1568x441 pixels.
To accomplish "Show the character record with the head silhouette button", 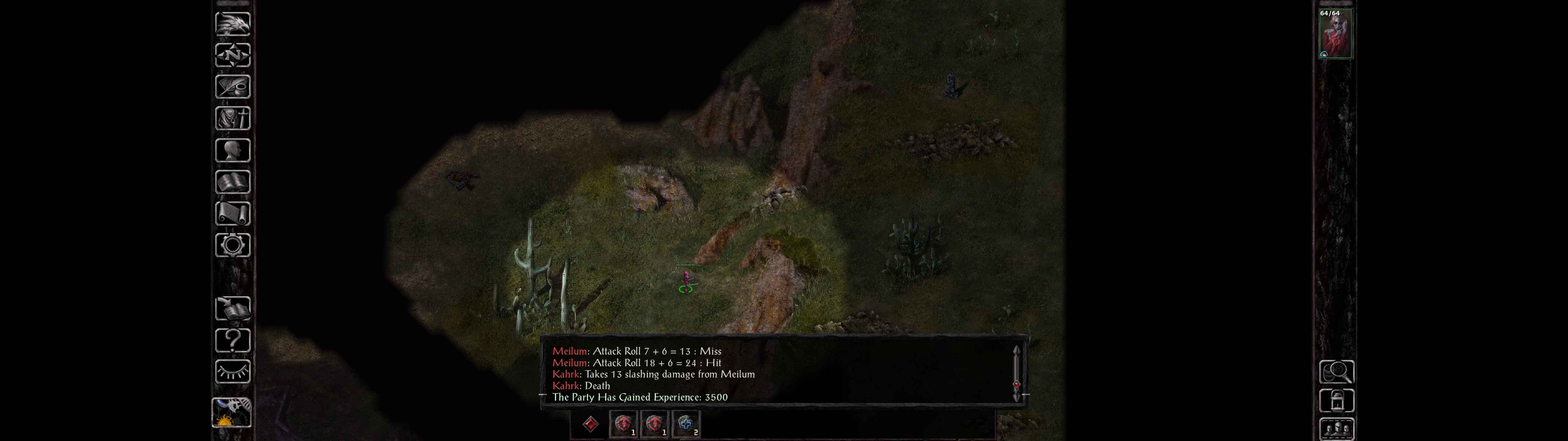I will [232, 150].
